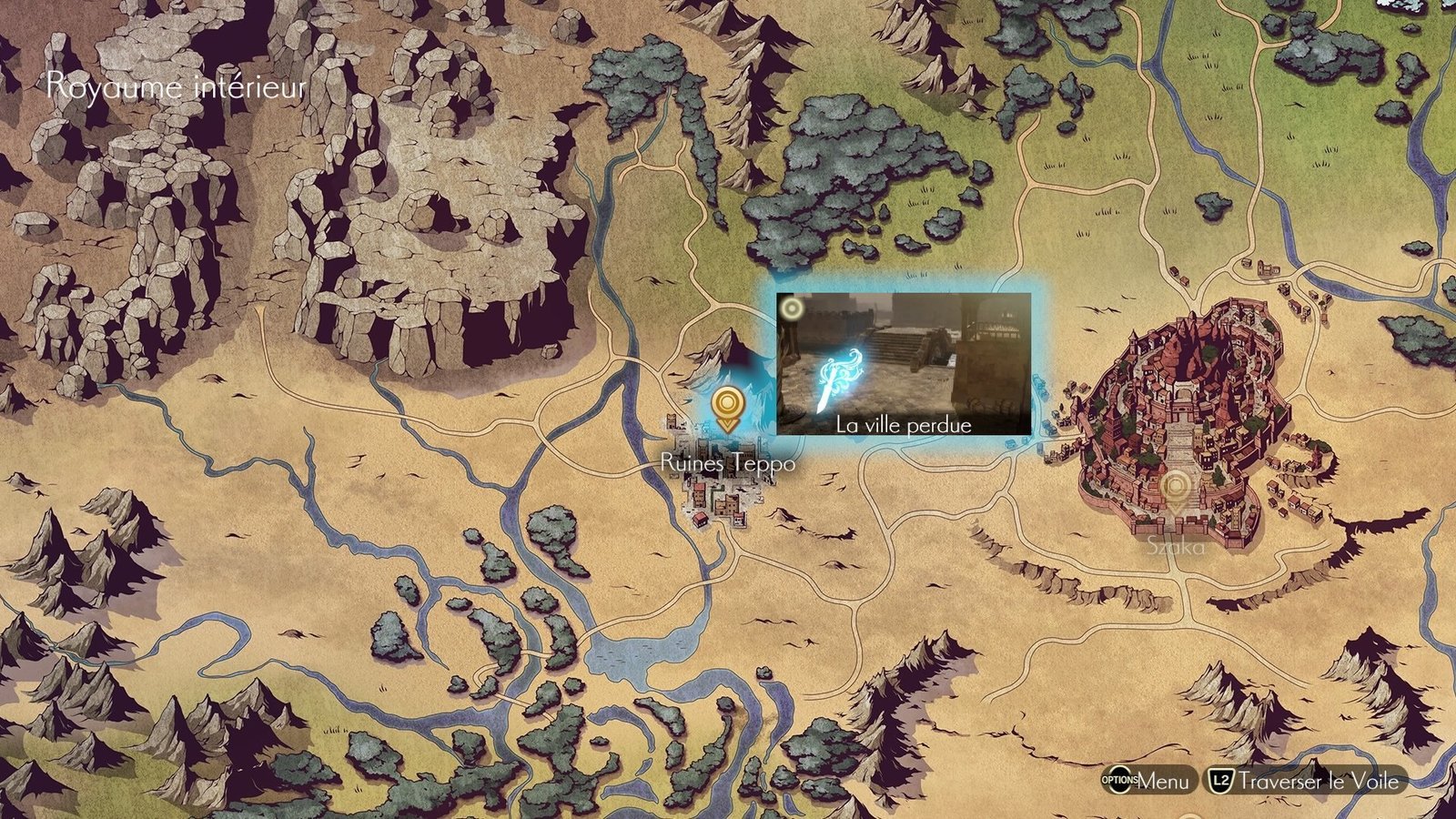This screenshot has height=819, width=1456.
Task: Open the Menu option
Action: point(1147,781)
